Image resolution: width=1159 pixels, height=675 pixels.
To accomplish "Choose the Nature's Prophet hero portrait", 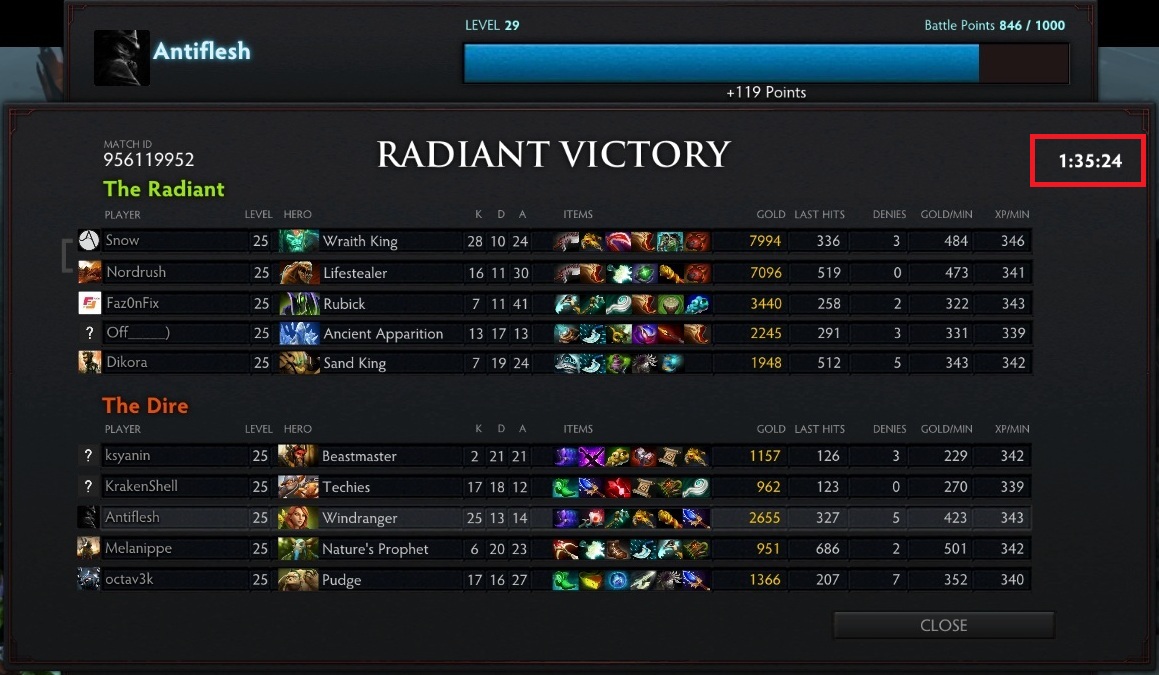I will click(298, 549).
